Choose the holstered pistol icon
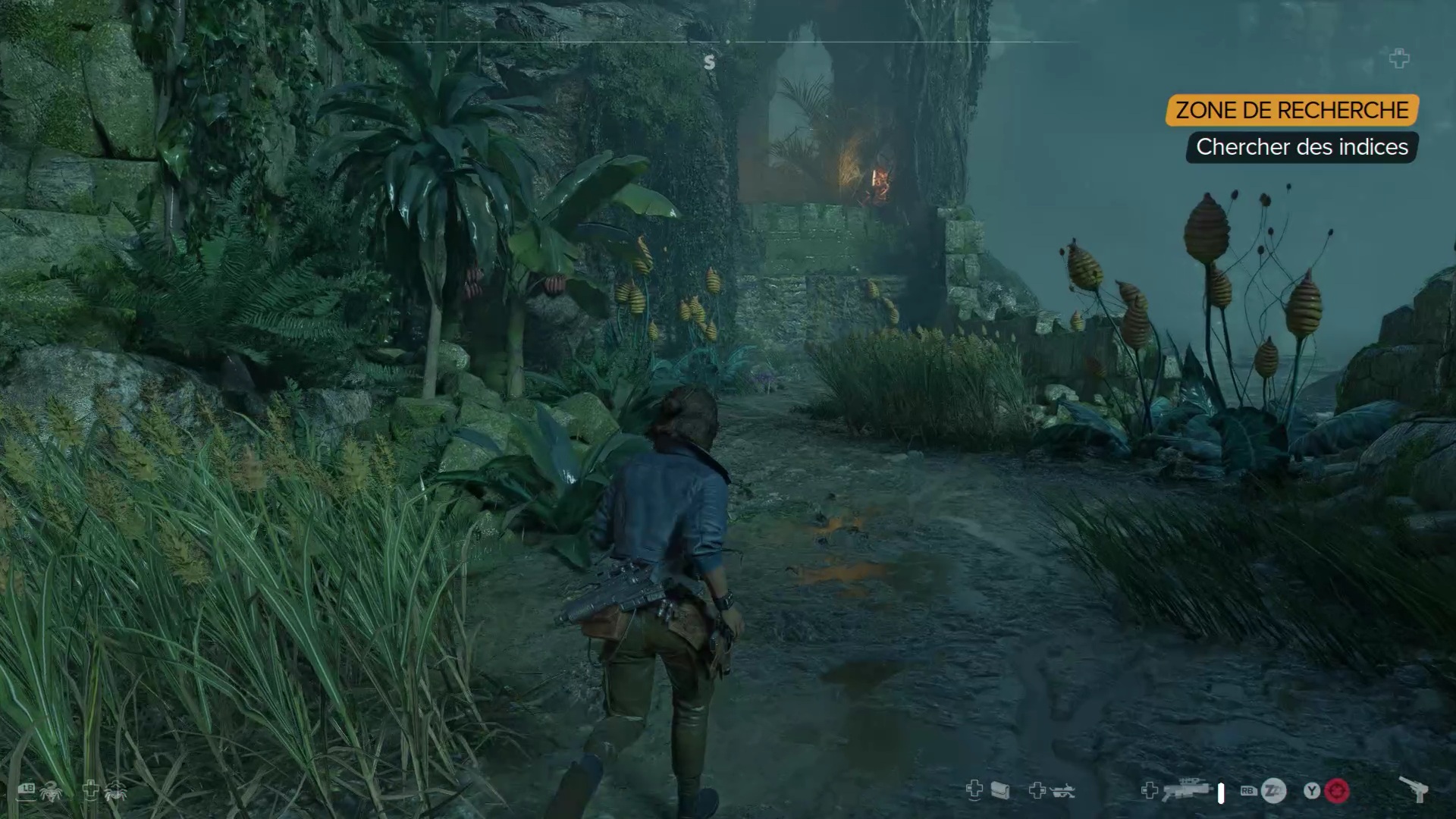 click(1414, 790)
